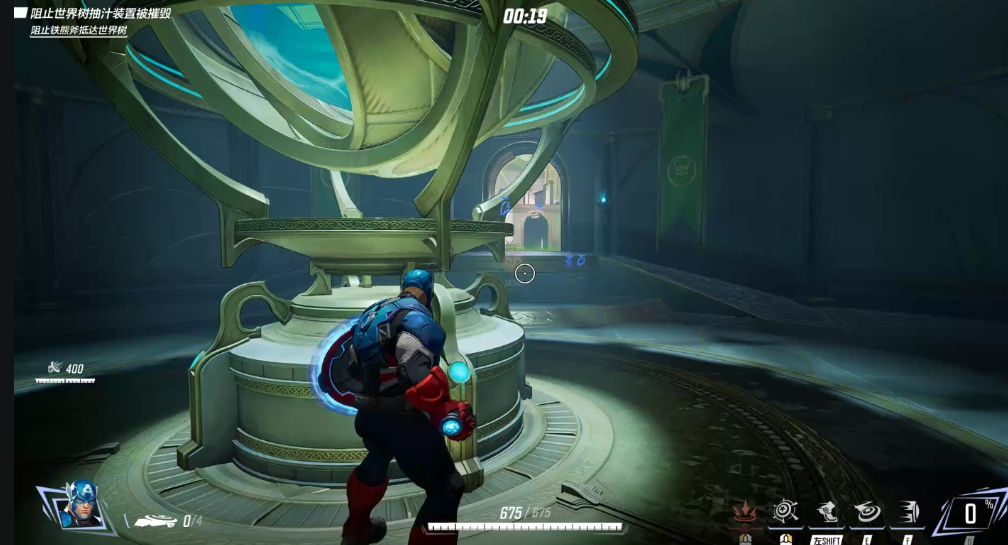Open the objective tracker at top-left
Image resolution: width=1008 pixels, height=545 pixels.
click(100, 14)
